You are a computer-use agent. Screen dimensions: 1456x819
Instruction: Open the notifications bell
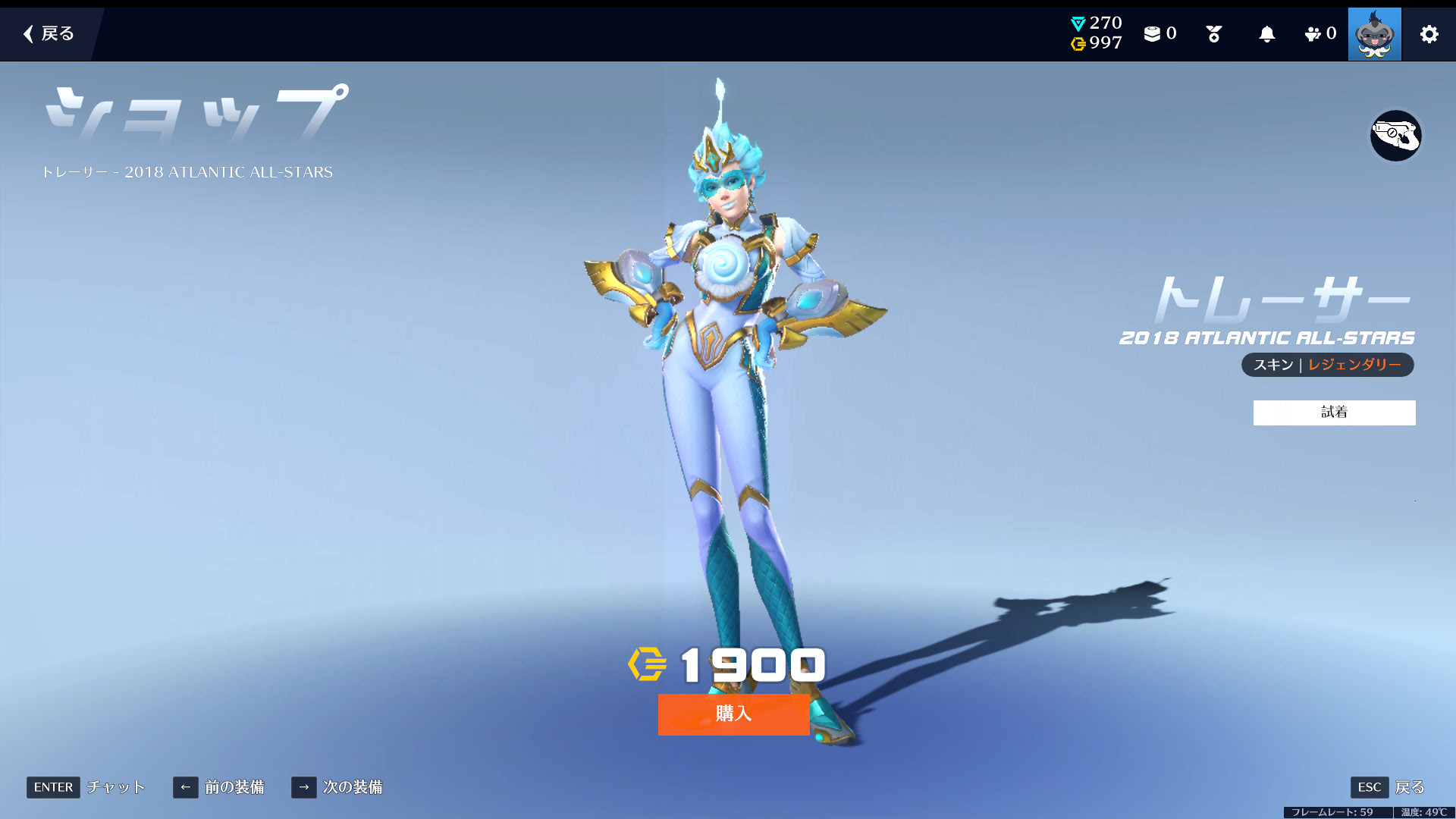click(x=1266, y=34)
